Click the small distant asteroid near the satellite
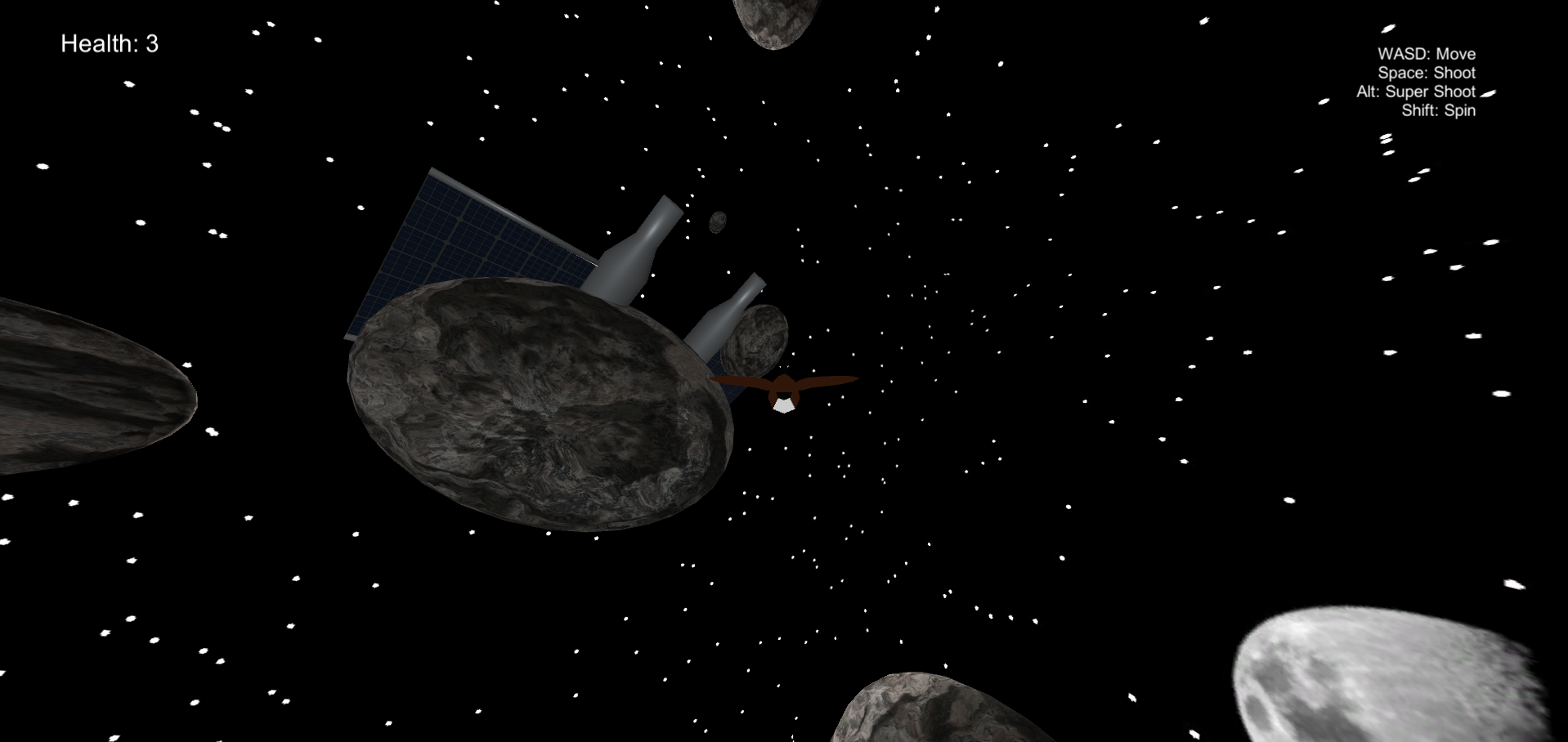The height and width of the screenshot is (742, 1568). click(x=718, y=222)
